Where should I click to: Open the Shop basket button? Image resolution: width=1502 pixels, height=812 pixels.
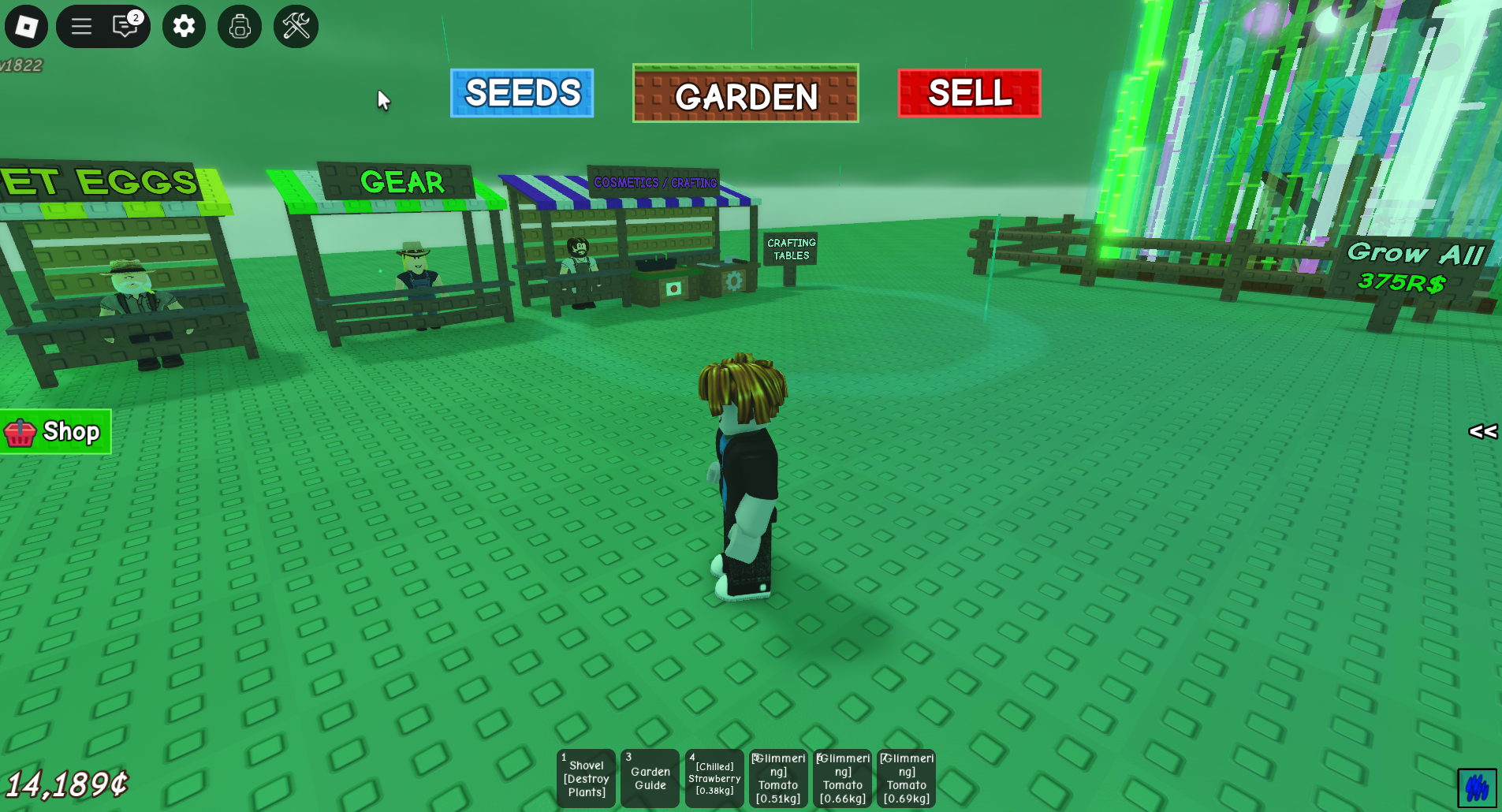coord(55,432)
